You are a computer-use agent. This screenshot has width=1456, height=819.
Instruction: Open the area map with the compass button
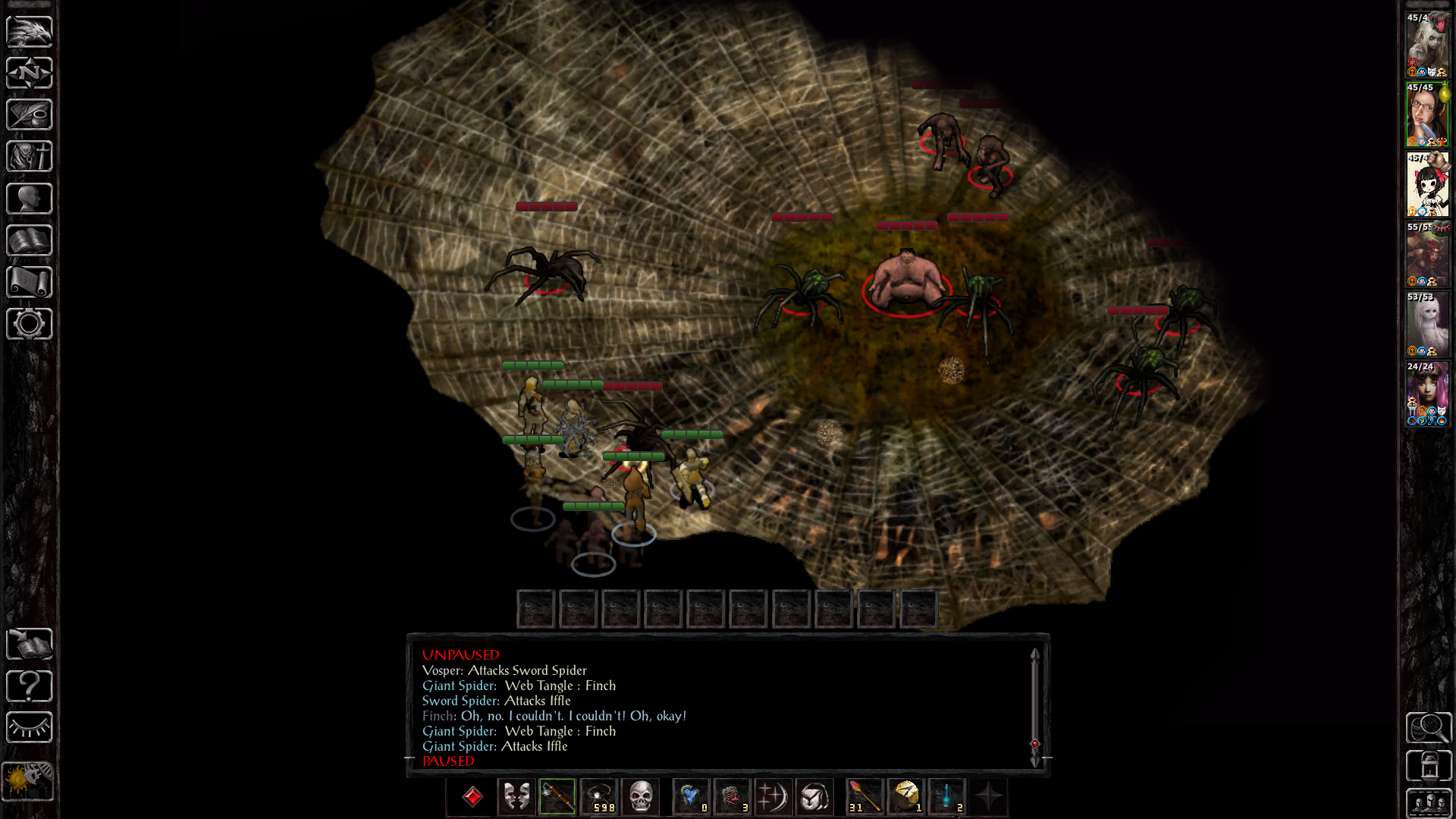[x=30, y=73]
